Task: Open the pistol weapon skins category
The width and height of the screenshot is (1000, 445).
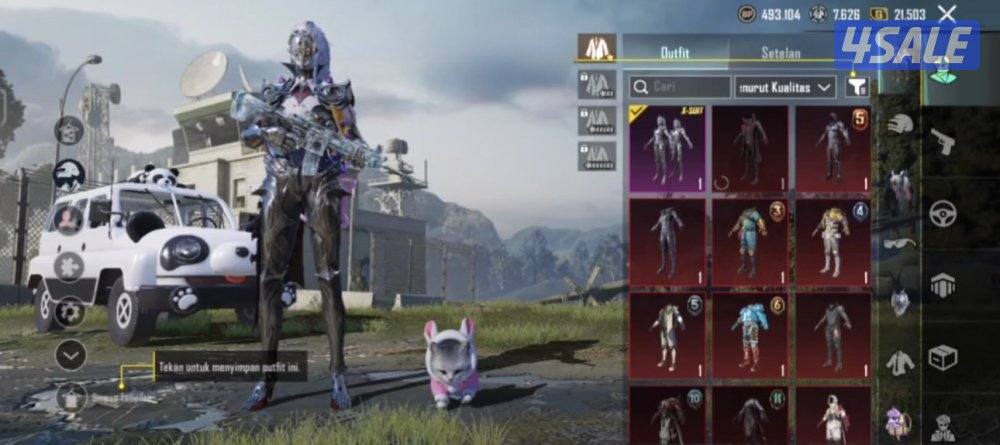Action: (x=943, y=141)
